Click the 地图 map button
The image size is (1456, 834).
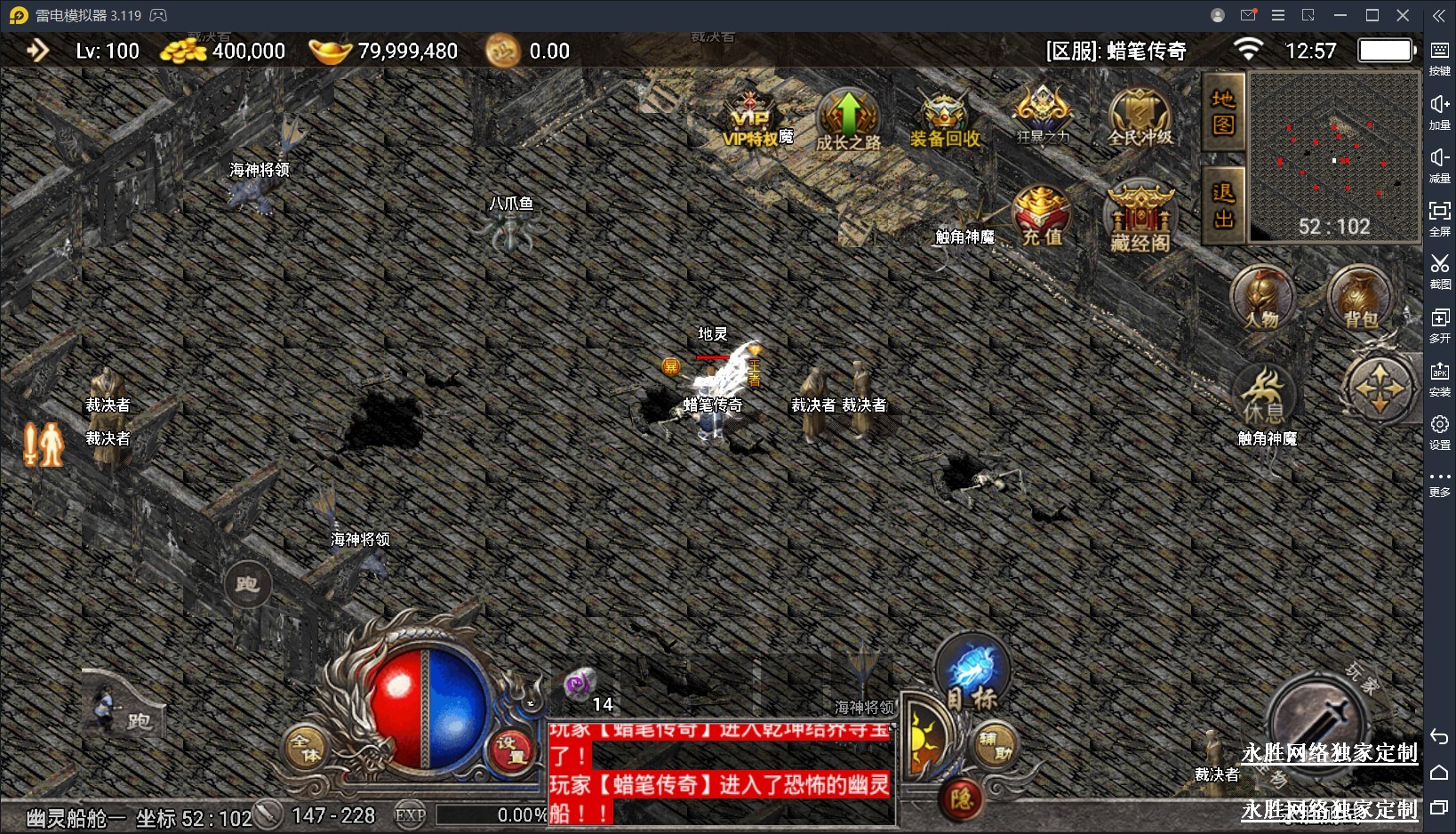pyautogui.click(x=1223, y=112)
